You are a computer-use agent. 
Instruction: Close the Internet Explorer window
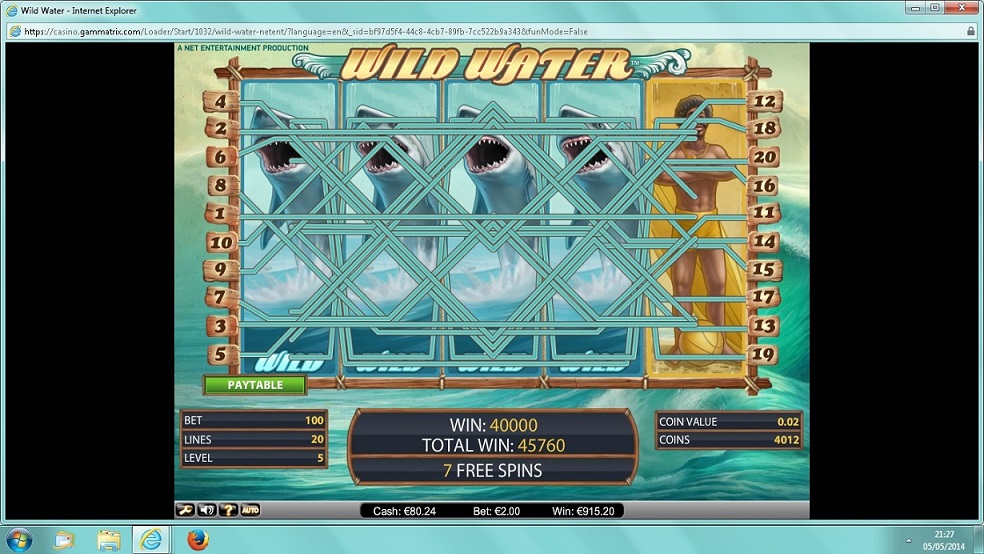[960, 8]
